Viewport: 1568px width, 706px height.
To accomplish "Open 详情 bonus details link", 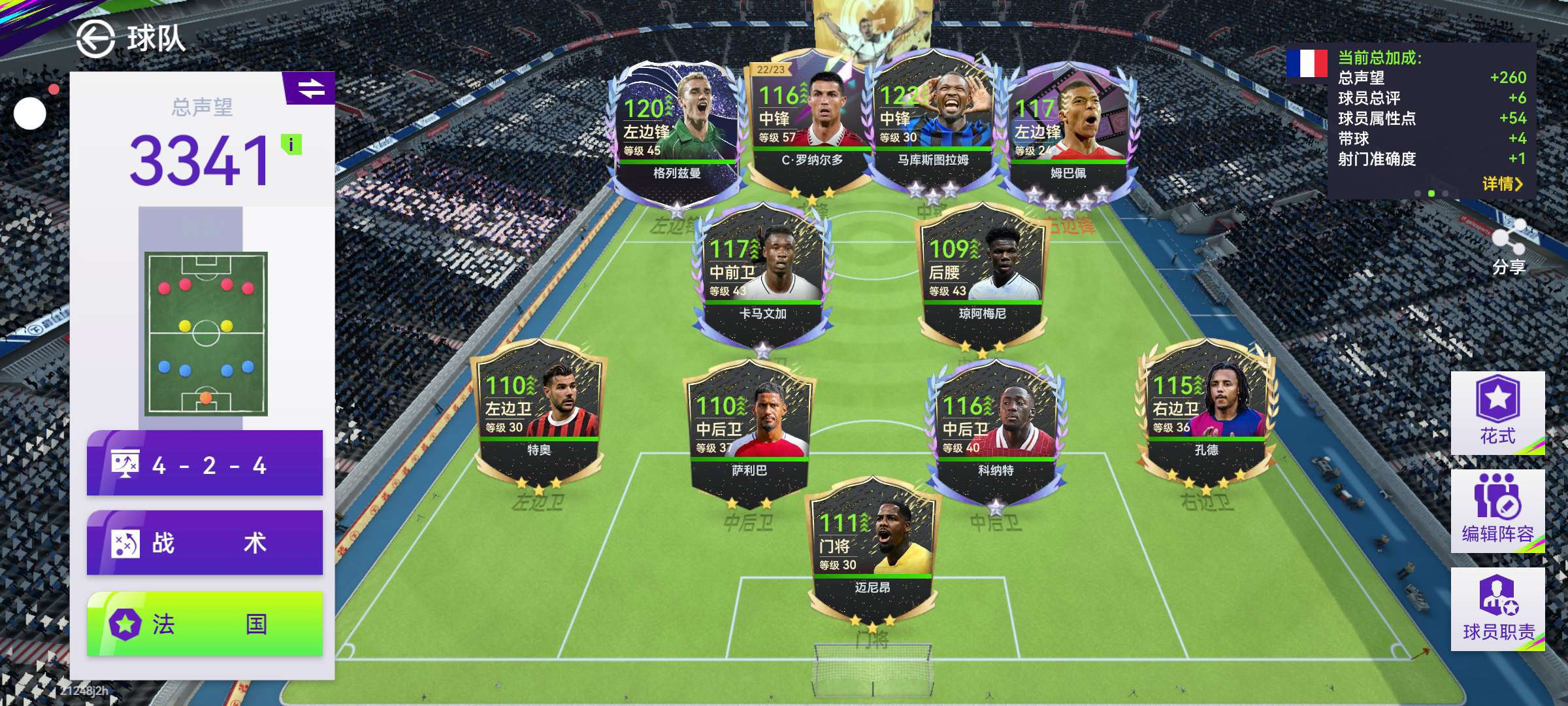I will [x=1502, y=184].
